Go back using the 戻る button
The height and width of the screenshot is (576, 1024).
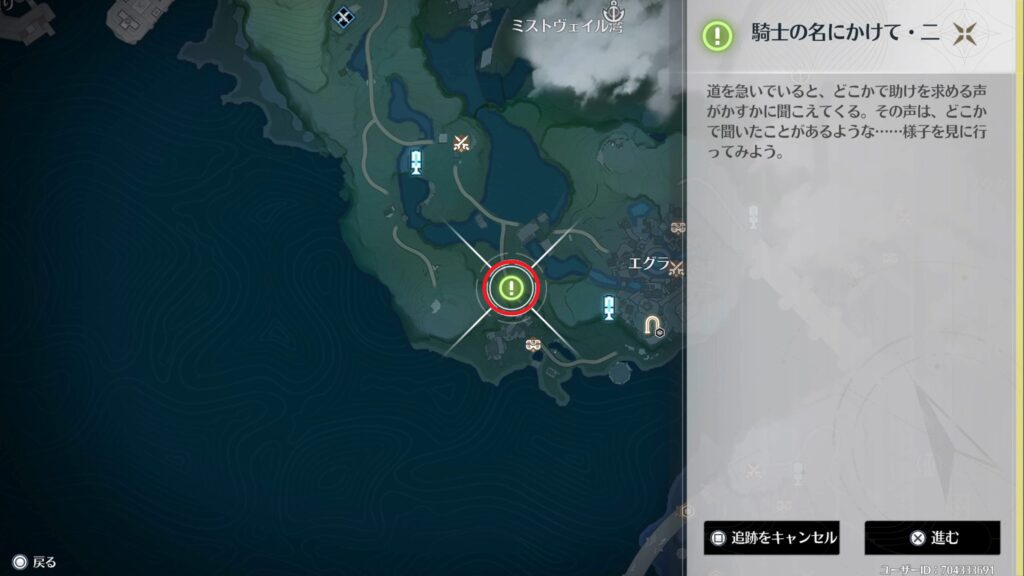click(34, 562)
